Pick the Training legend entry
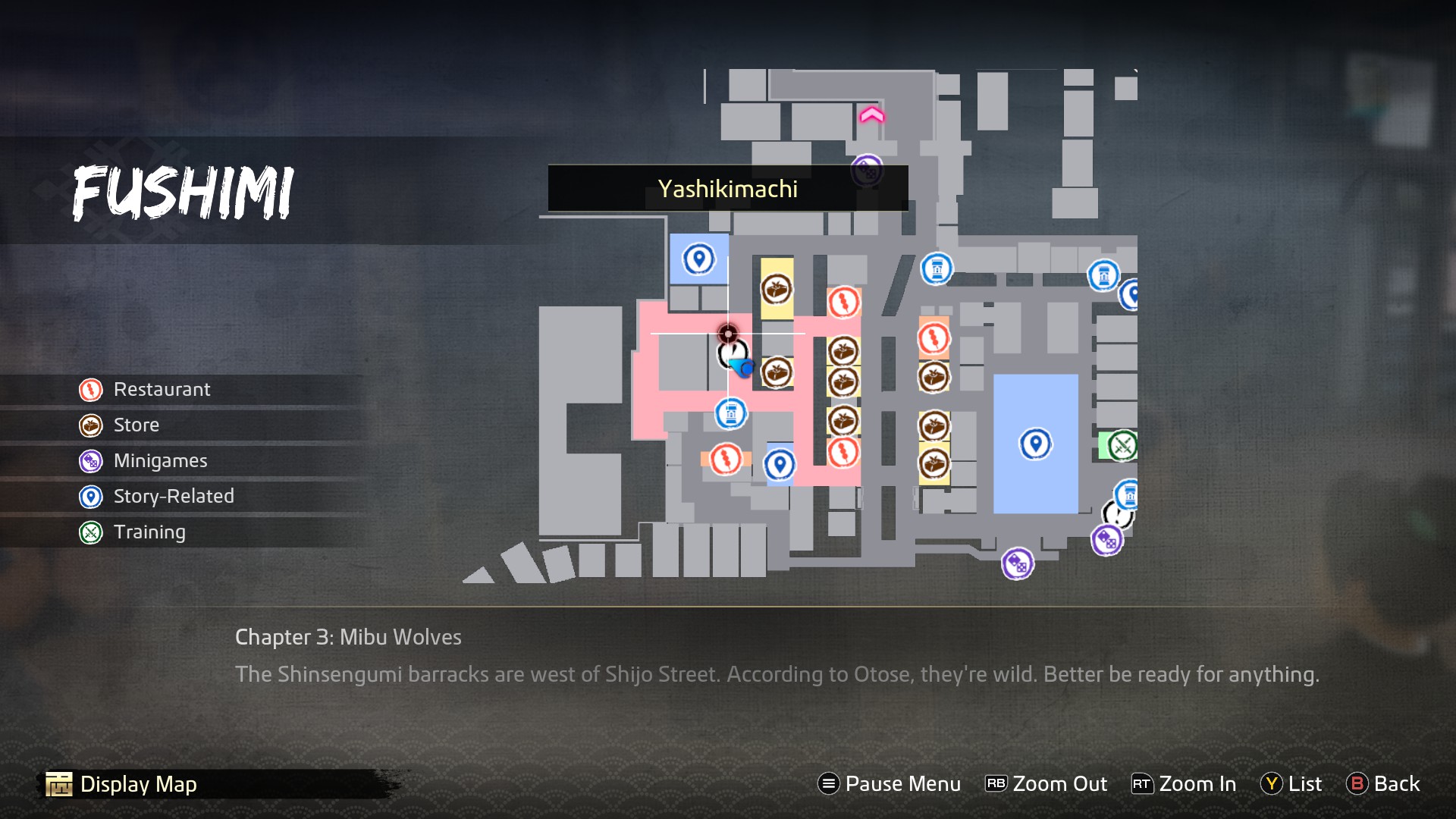Screen dimensions: 1456x819 (149, 532)
